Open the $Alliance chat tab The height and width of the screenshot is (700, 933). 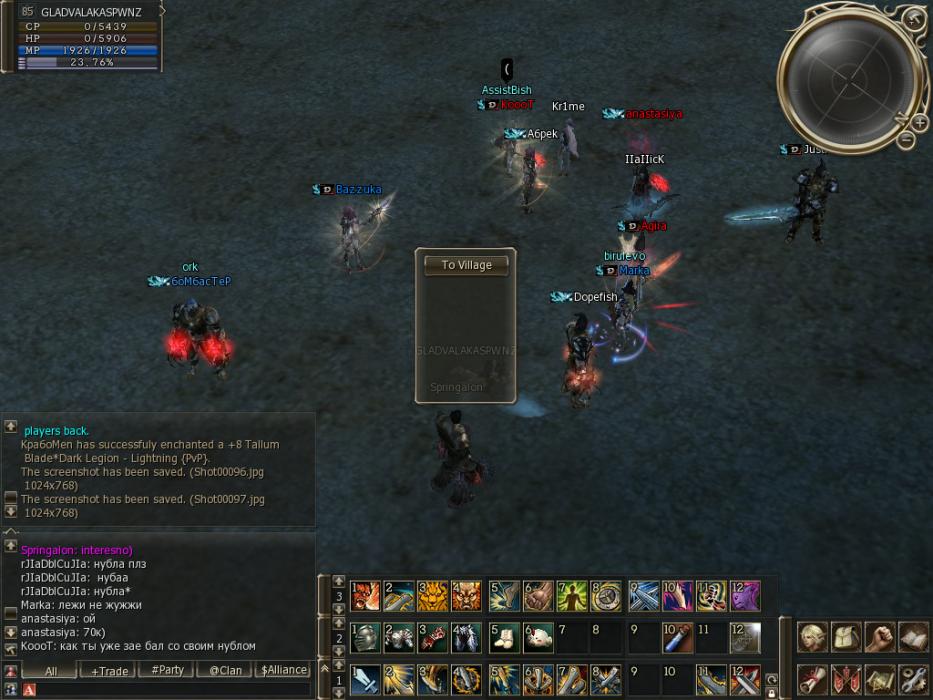pyautogui.click(x=283, y=671)
